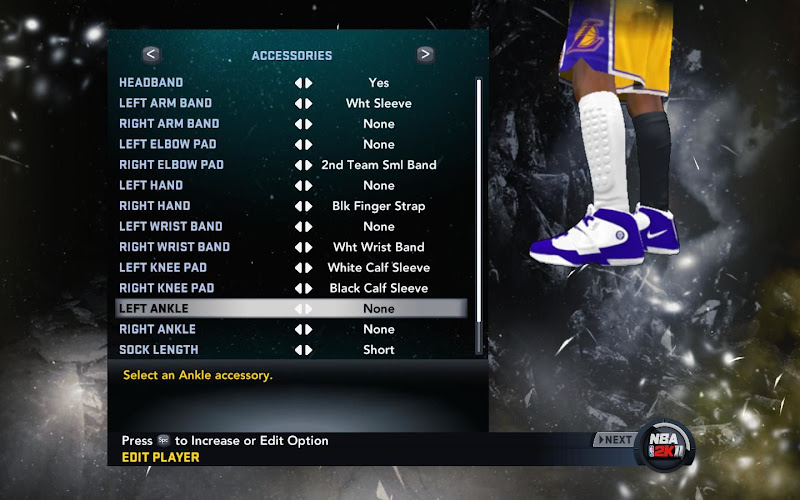Change the Headband value using its arrows
The width and height of the screenshot is (800, 500).
pyautogui.click(x=303, y=83)
